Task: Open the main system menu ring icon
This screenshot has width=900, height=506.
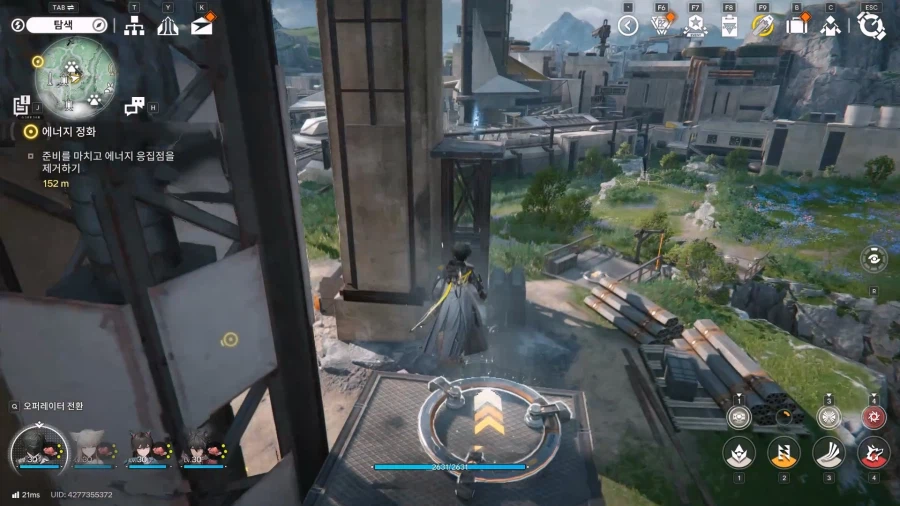Action: (871, 25)
